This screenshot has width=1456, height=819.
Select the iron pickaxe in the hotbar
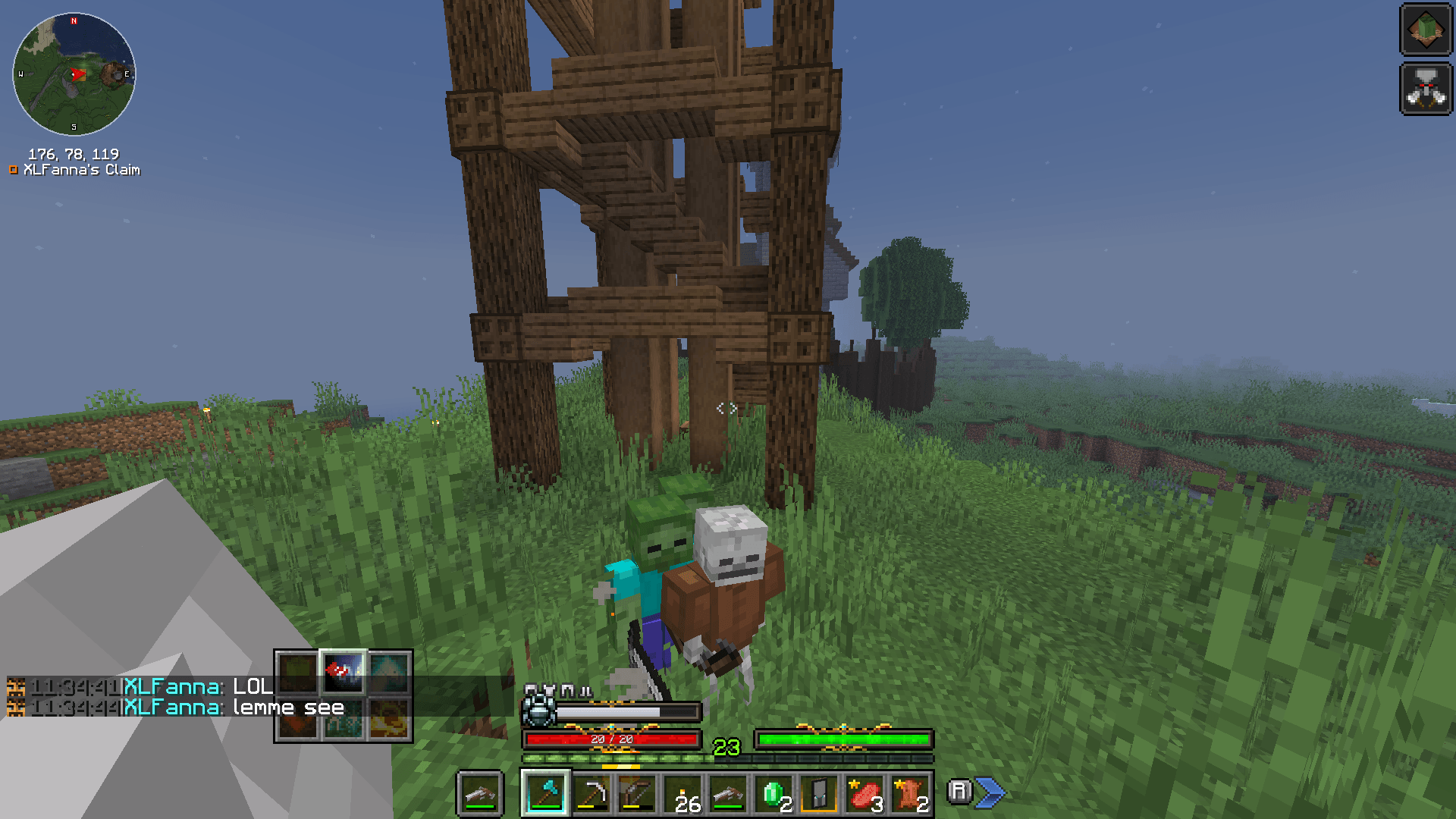click(591, 794)
